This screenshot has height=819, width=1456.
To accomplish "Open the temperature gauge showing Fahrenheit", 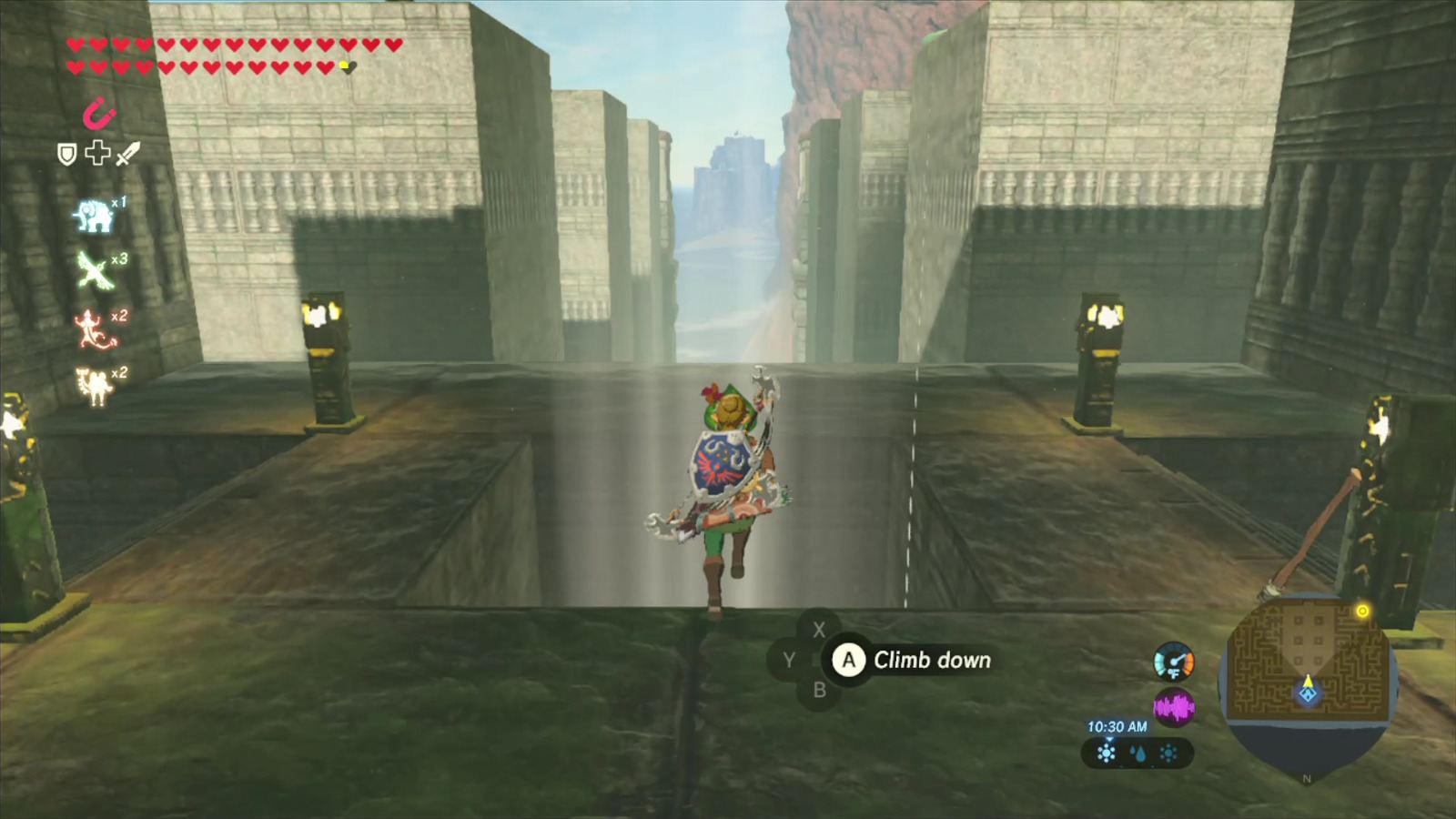I will point(1174,662).
